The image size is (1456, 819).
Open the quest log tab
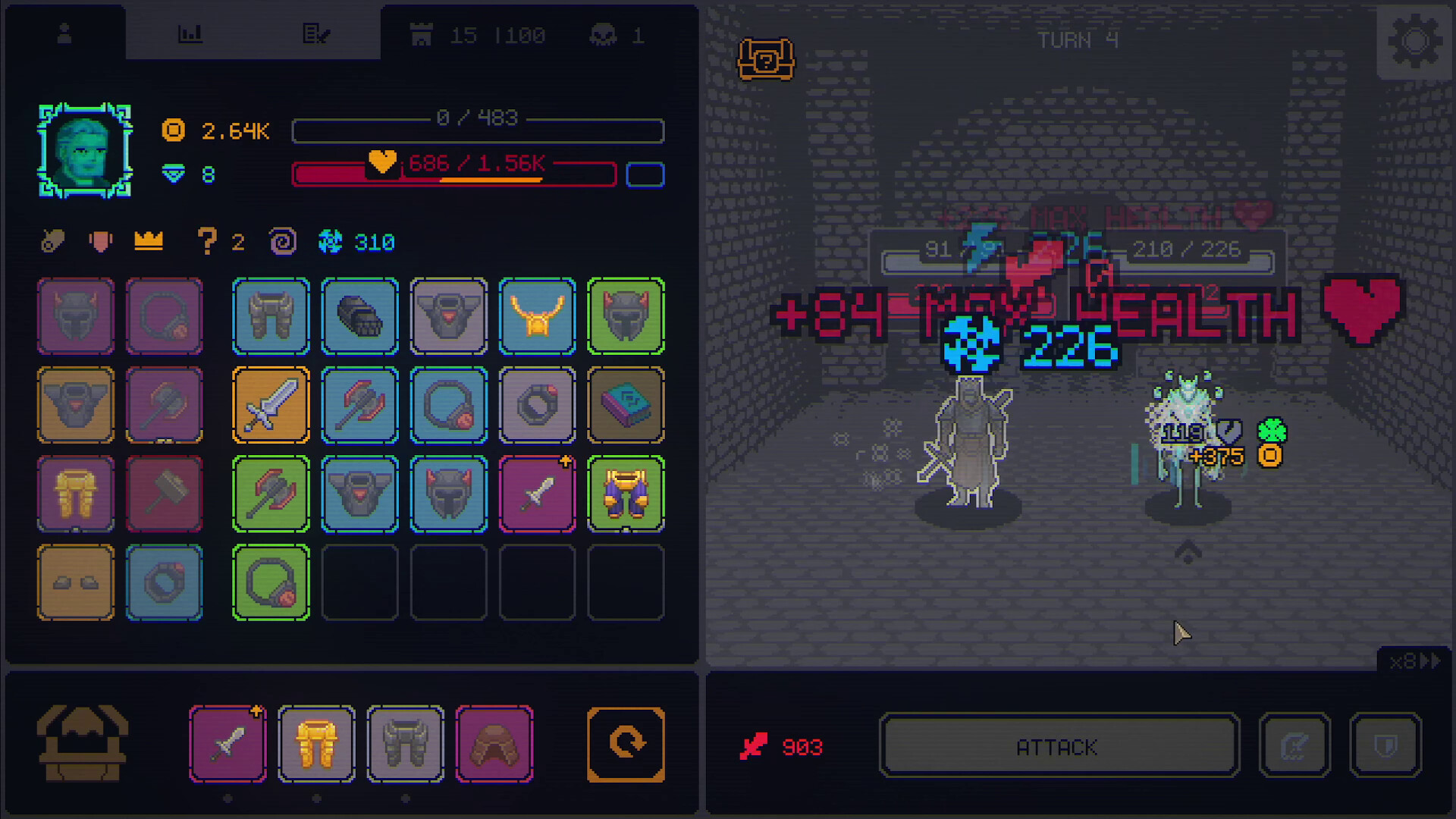(318, 32)
